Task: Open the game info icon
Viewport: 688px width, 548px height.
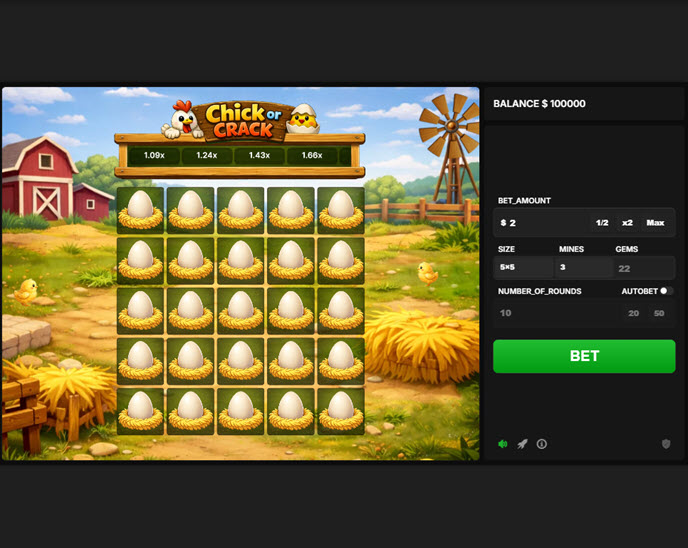Action: pyautogui.click(x=542, y=444)
